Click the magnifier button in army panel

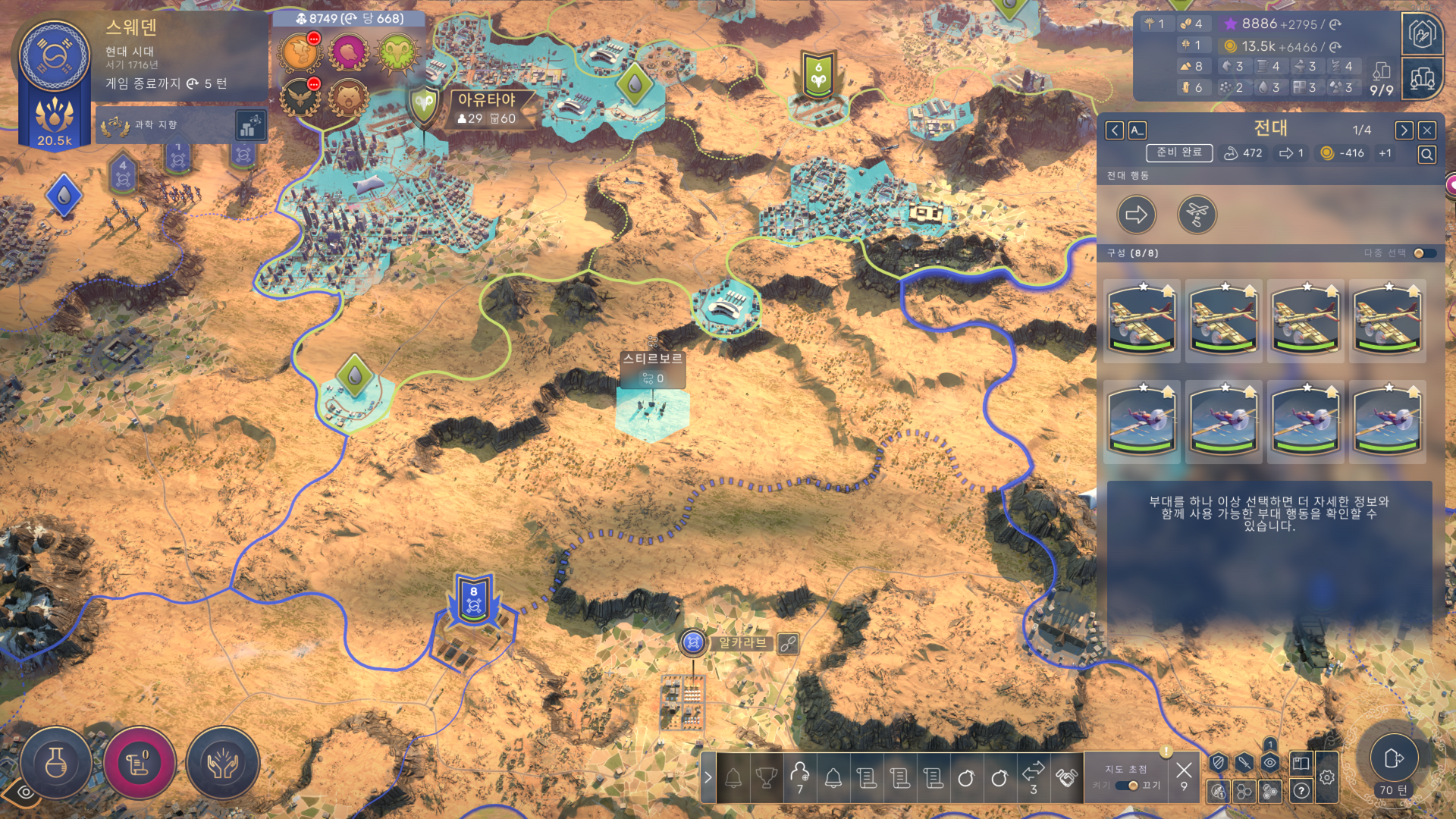coord(1426,155)
